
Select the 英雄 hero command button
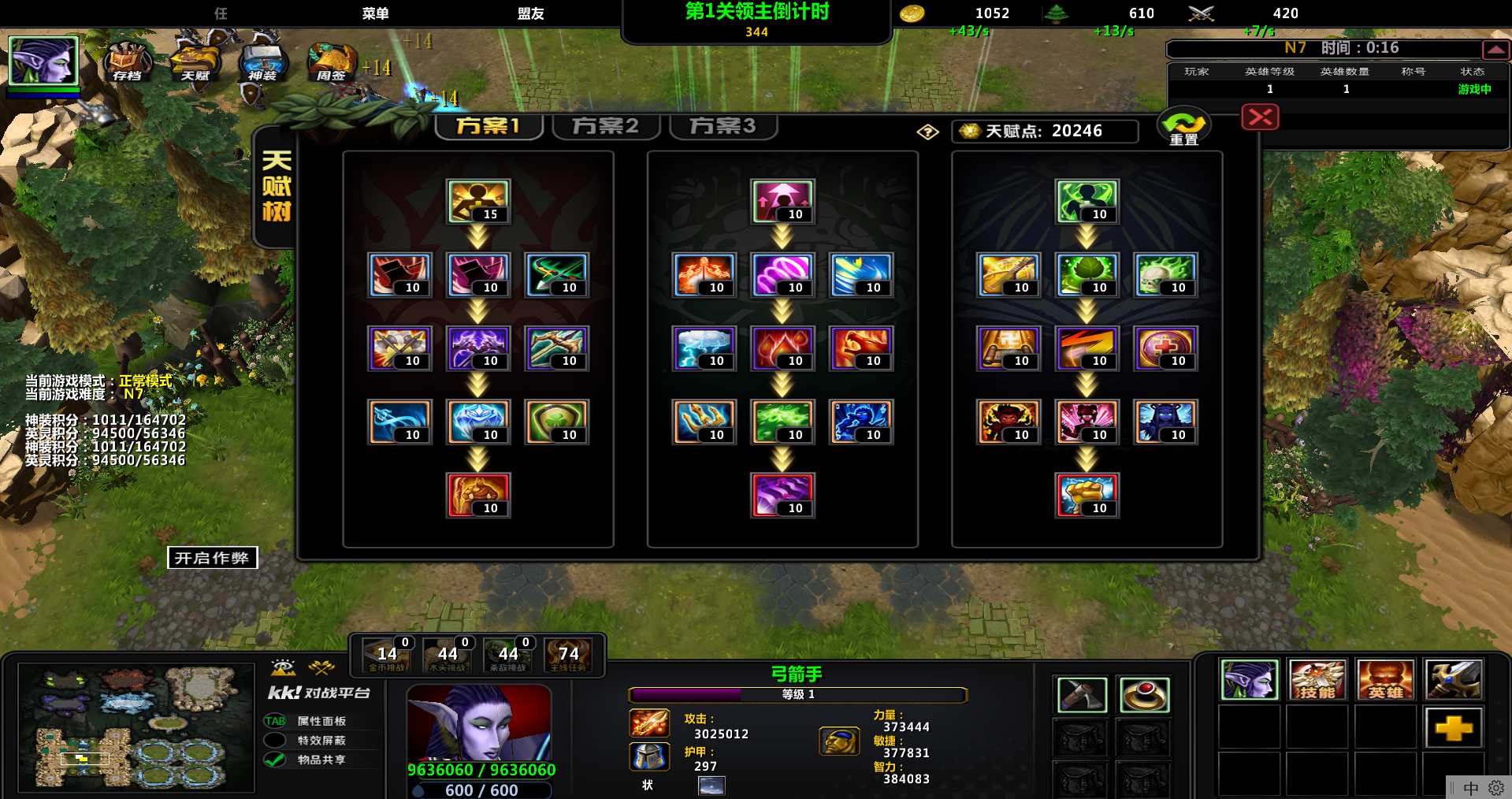[1385, 680]
